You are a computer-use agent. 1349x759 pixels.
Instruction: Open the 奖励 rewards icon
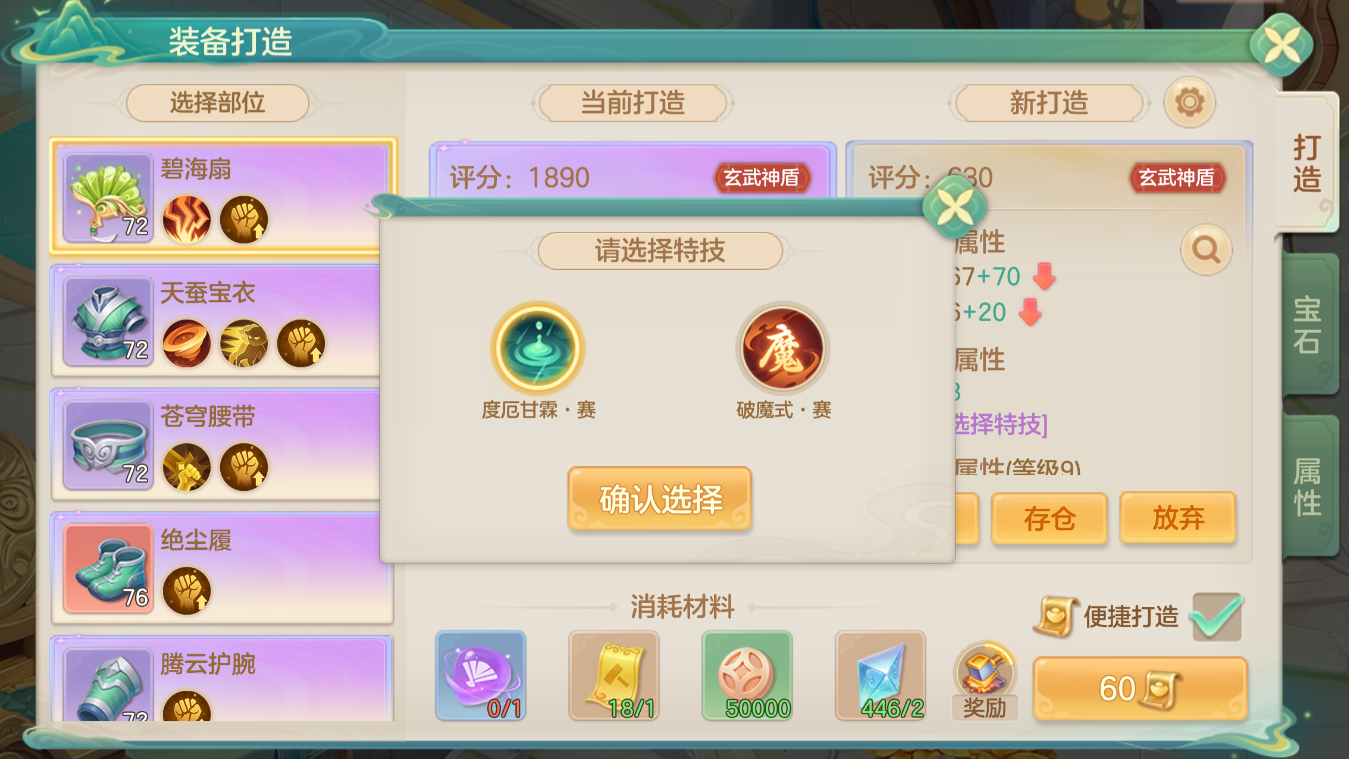pyautogui.click(x=984, y=678)
